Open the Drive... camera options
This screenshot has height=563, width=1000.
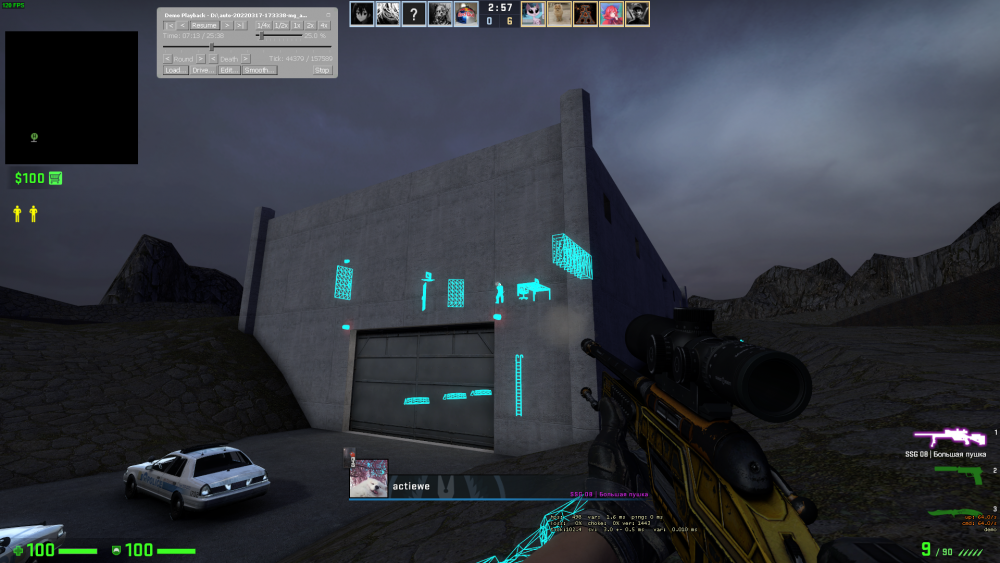coord(203,70)
